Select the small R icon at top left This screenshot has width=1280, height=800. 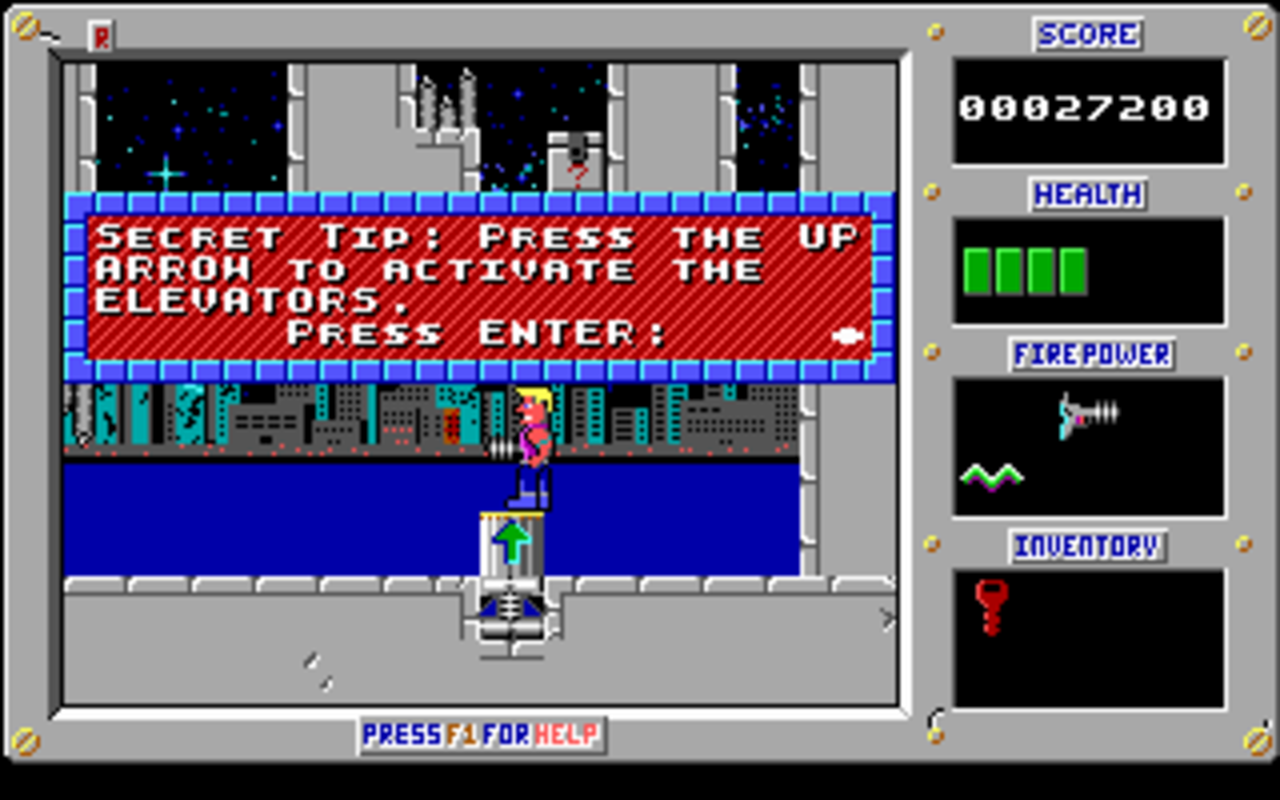tap(99, 37)
